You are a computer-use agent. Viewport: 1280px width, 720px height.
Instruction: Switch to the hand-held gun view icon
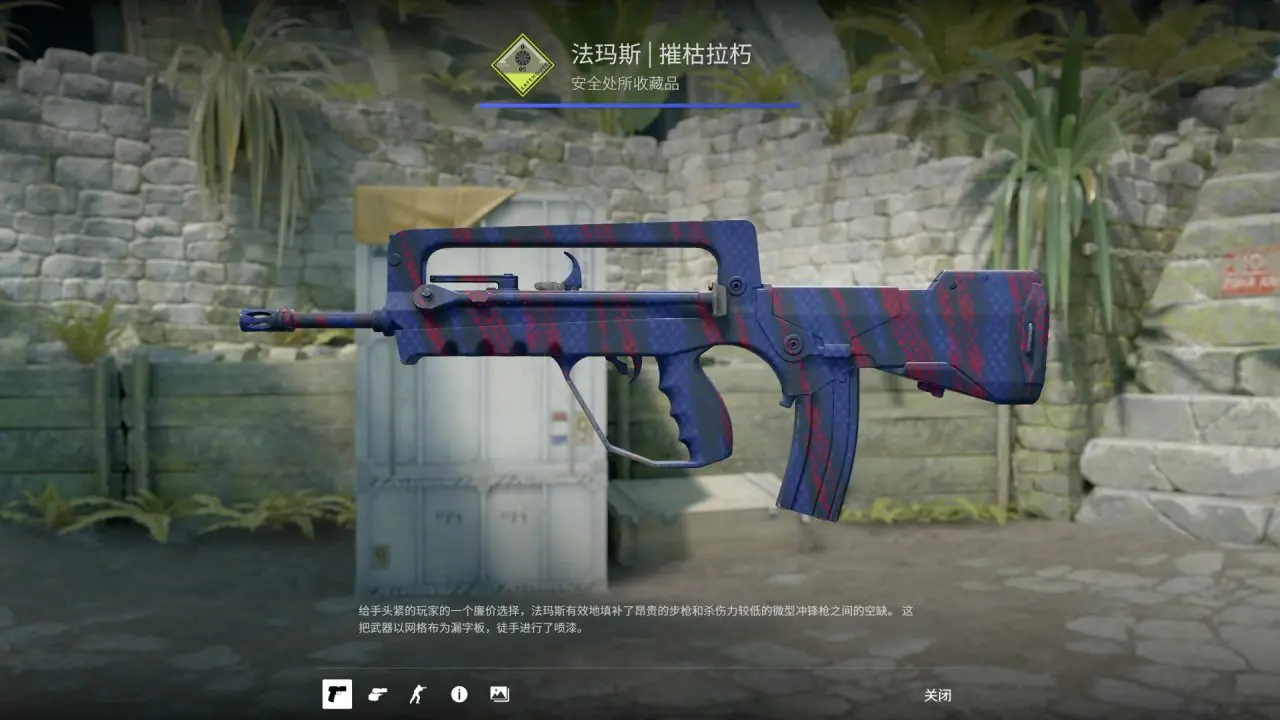(x=377, y=694)
